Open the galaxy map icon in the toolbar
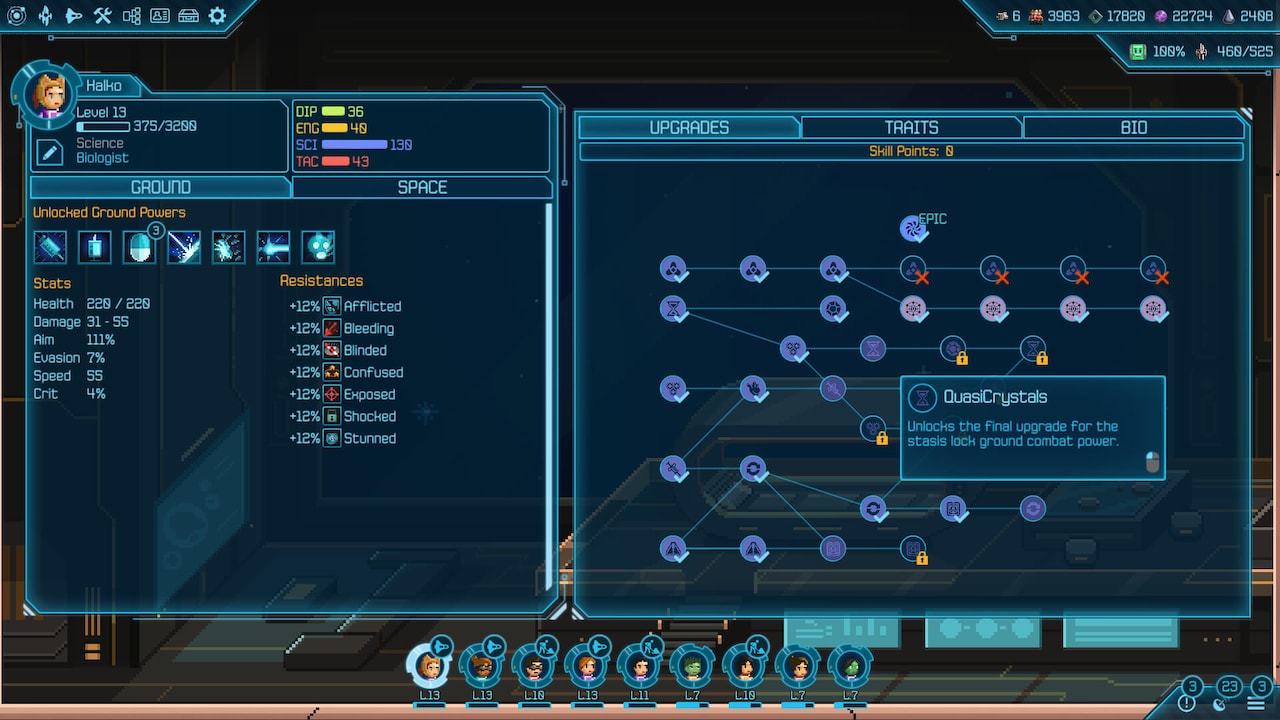This screenshot has height=720, width=1280. (16, 16)
